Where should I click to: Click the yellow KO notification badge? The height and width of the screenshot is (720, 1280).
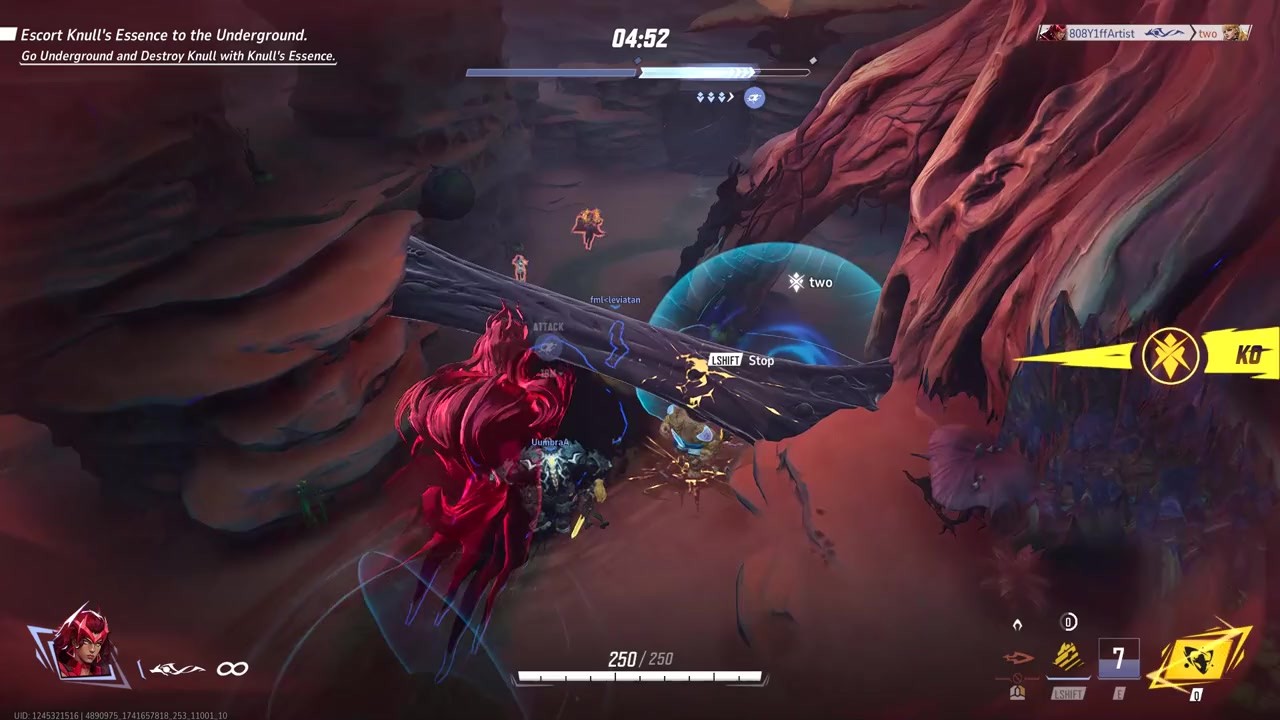[x=1171, y=355]
